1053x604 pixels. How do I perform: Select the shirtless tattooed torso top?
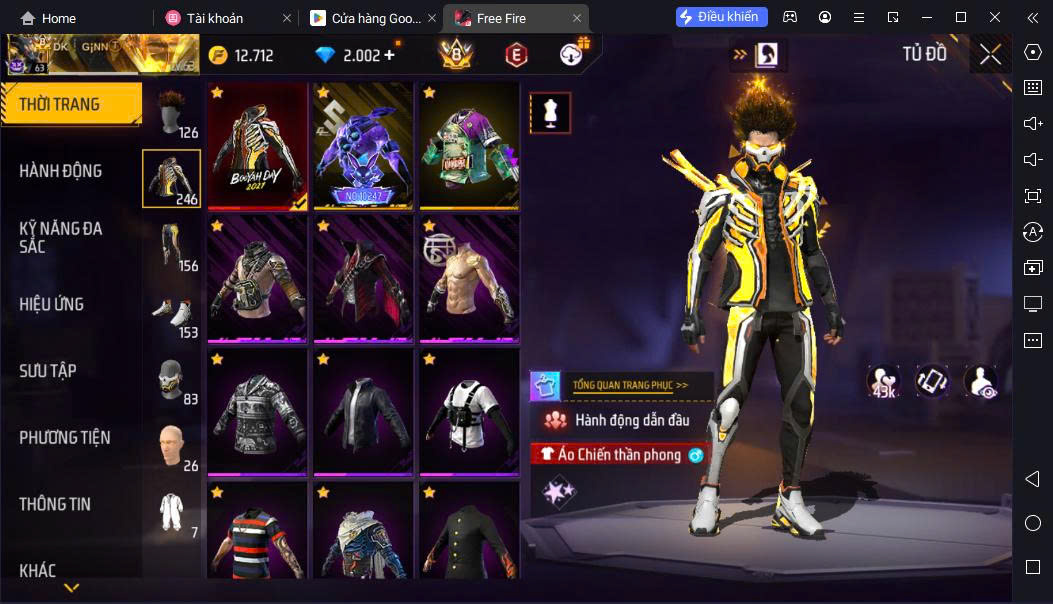point(469,278)
